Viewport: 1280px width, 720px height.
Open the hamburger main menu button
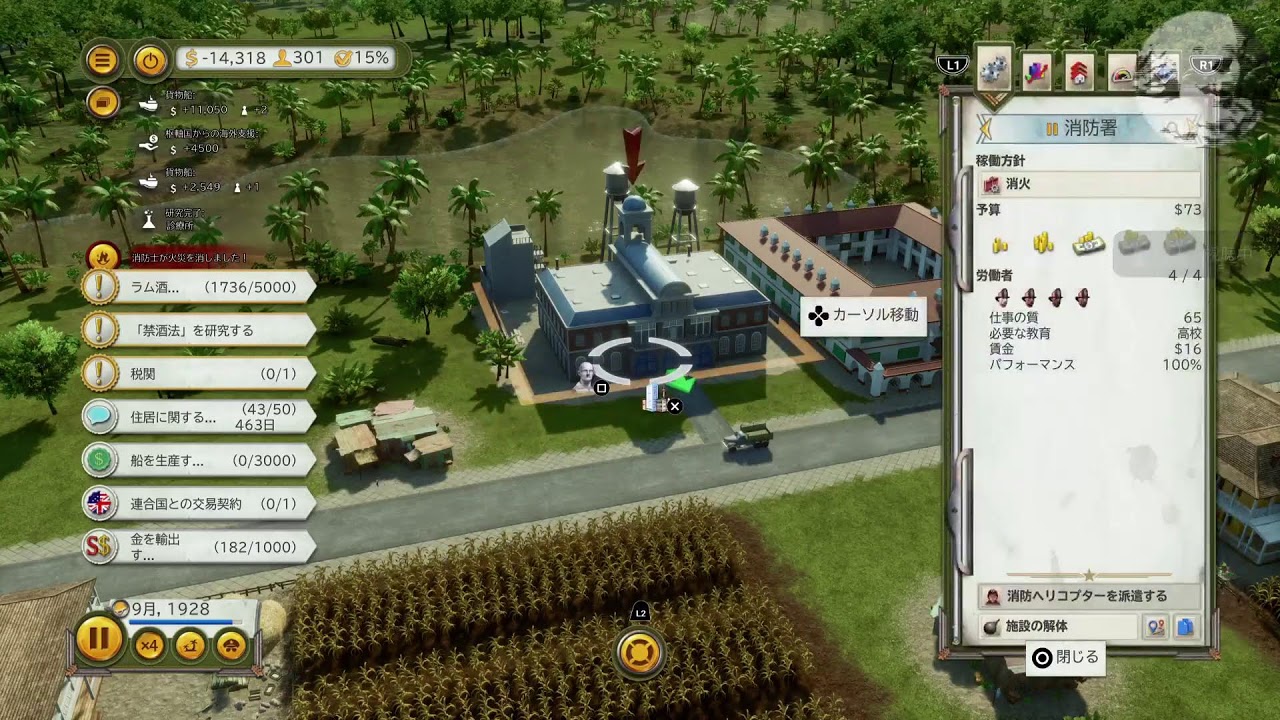[x=102, y=60]
